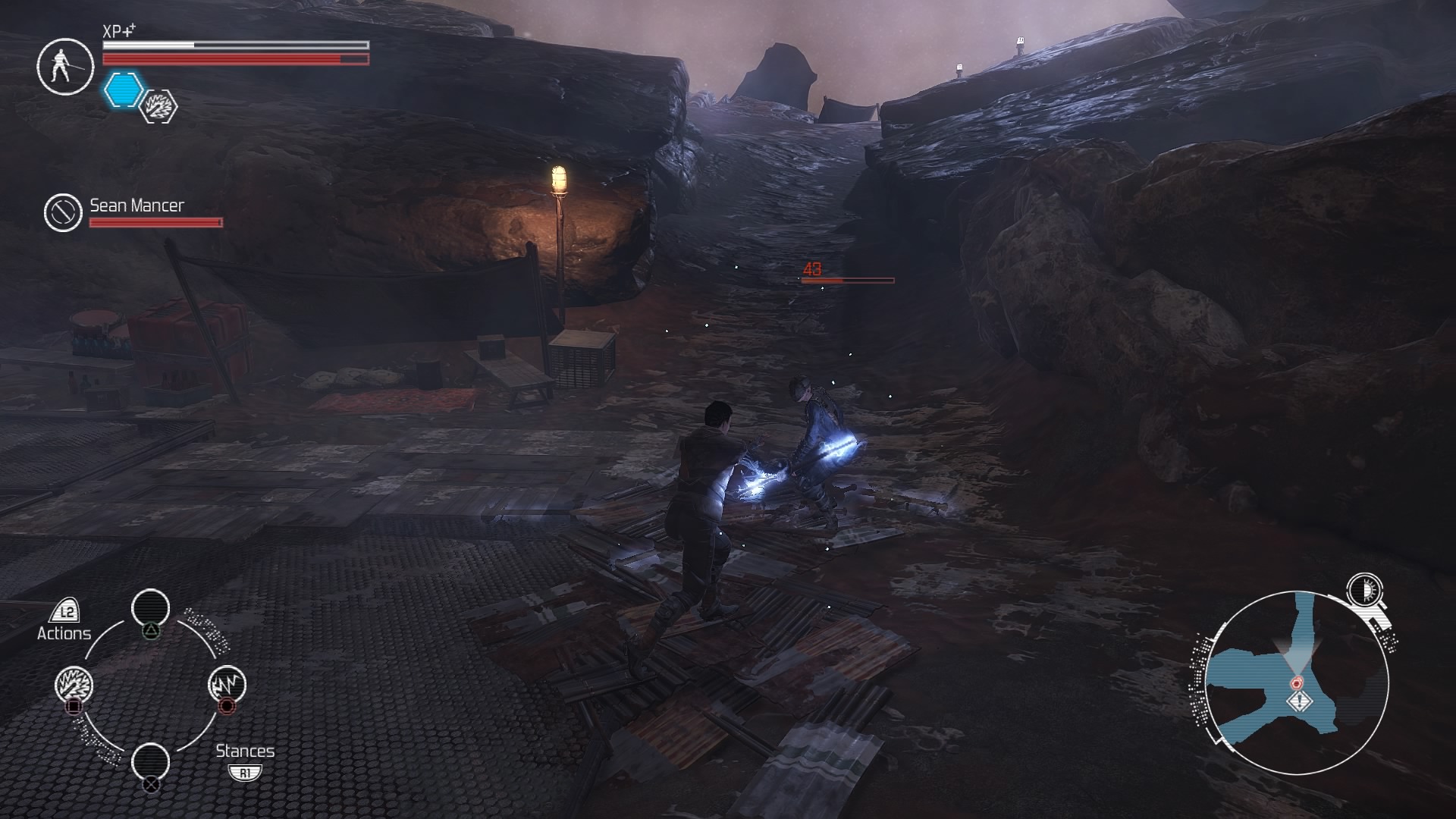Click the red player marker on minimap
Screen dimensions: 1456x819
(x=1297, y=682)
